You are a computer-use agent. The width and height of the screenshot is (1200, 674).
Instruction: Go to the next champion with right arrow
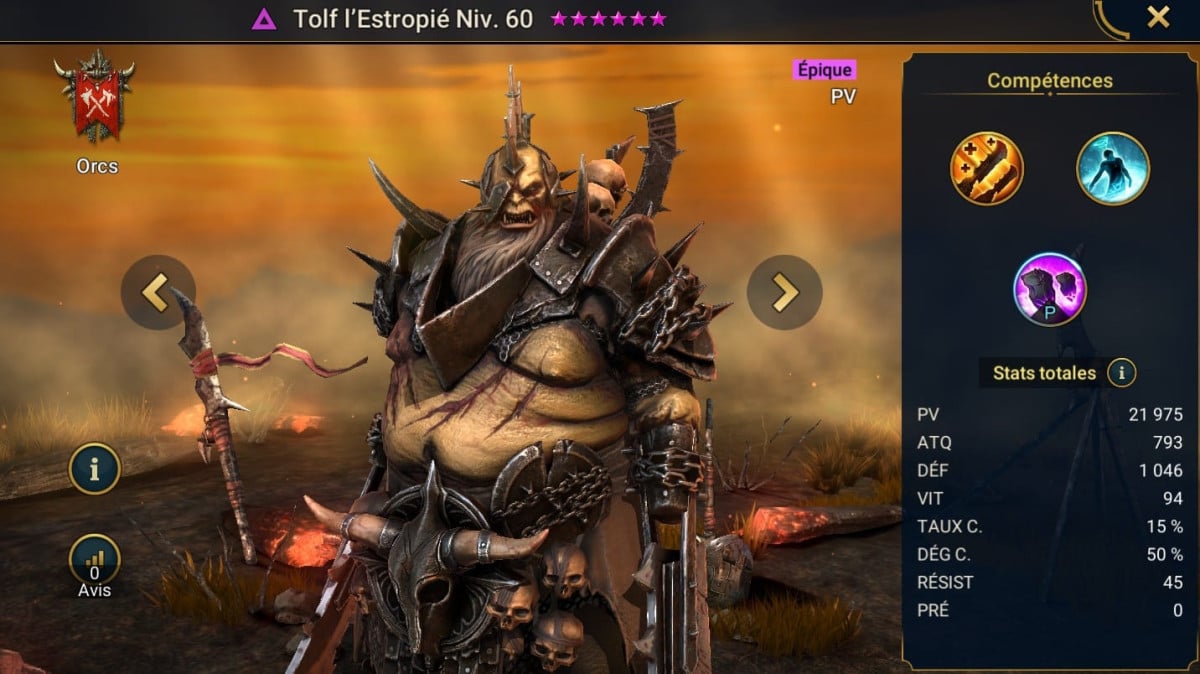point(785,292)
